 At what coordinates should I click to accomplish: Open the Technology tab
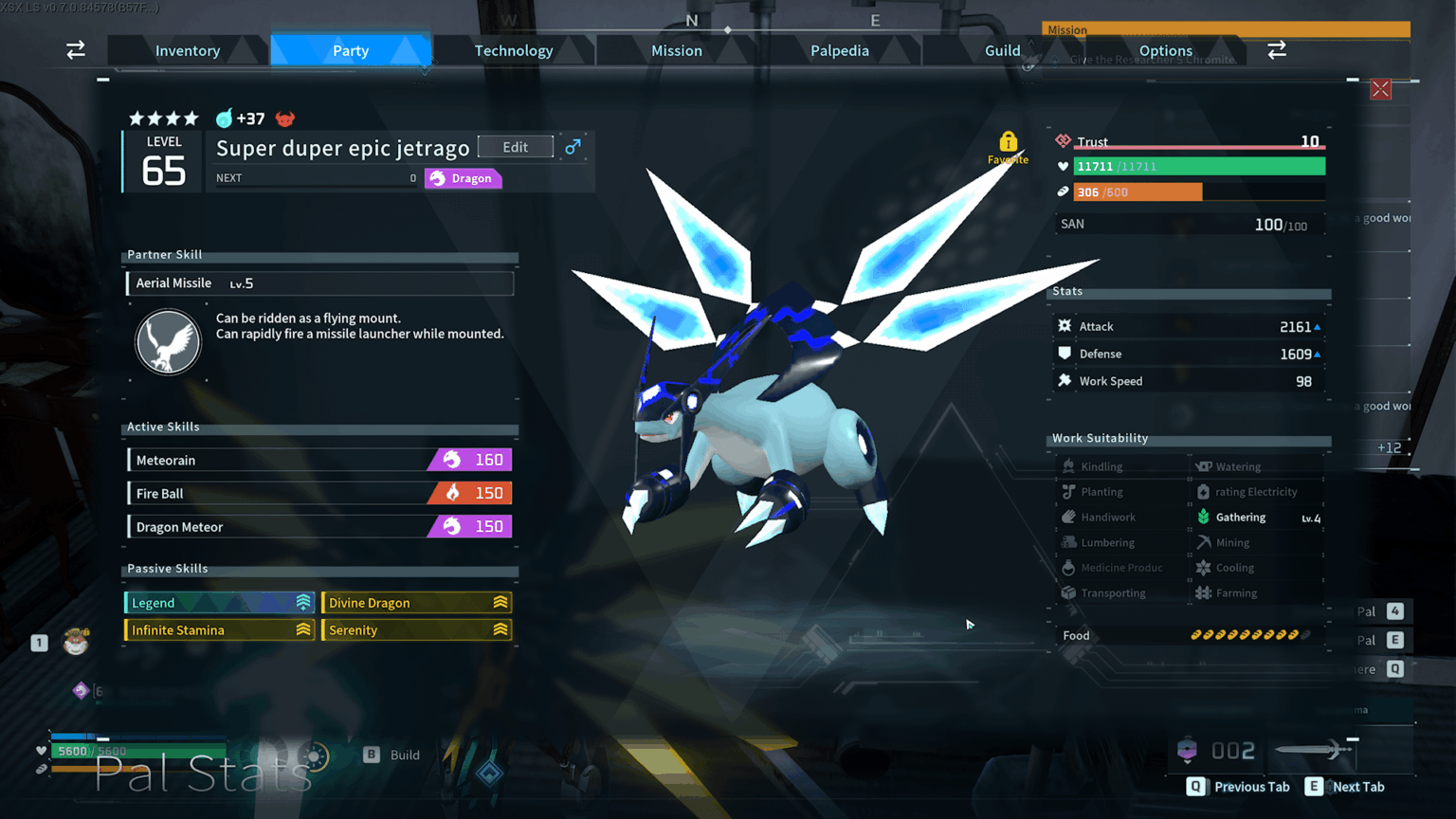[514, 50]
